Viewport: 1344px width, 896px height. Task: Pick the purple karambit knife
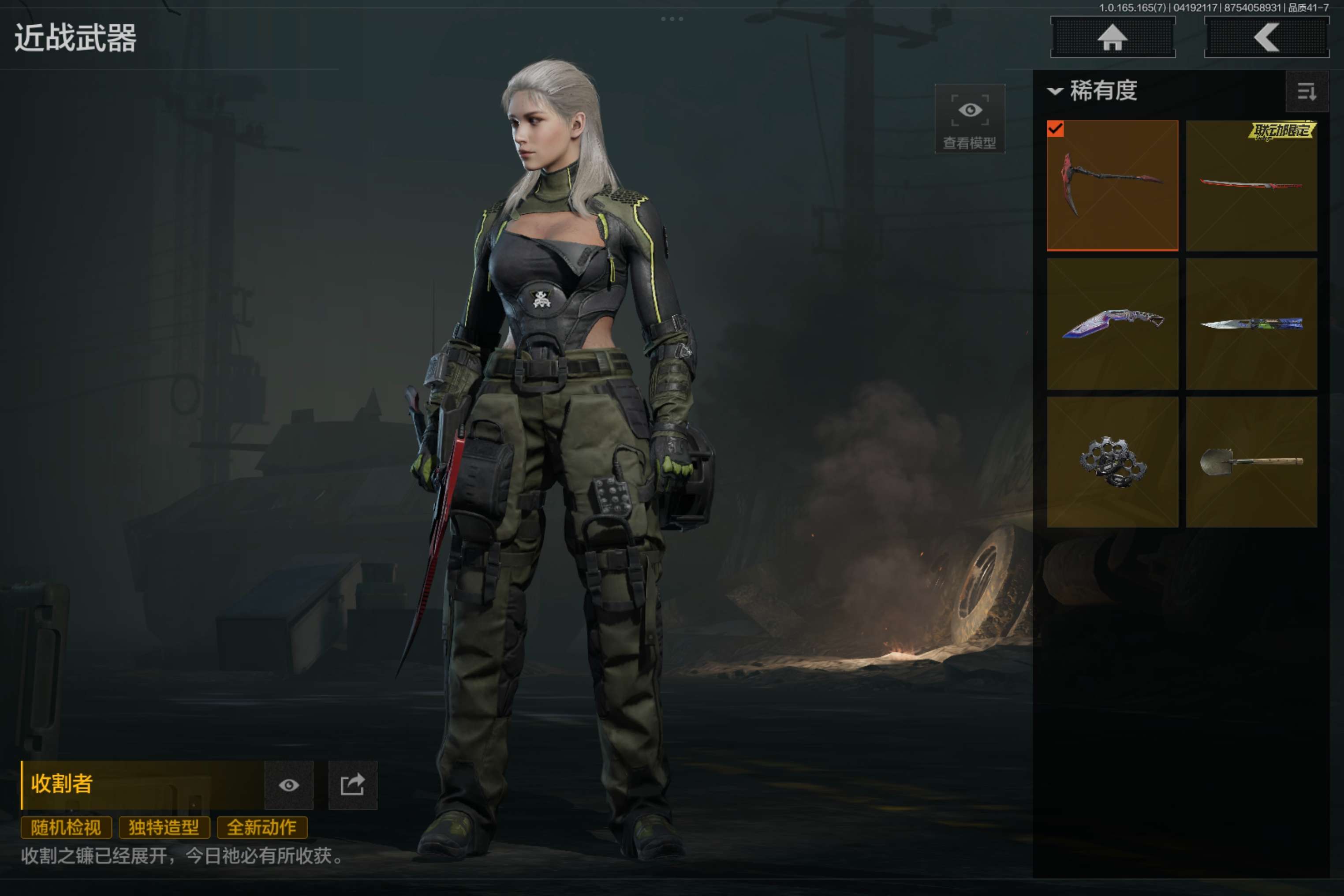click(x=1112, y=324)
